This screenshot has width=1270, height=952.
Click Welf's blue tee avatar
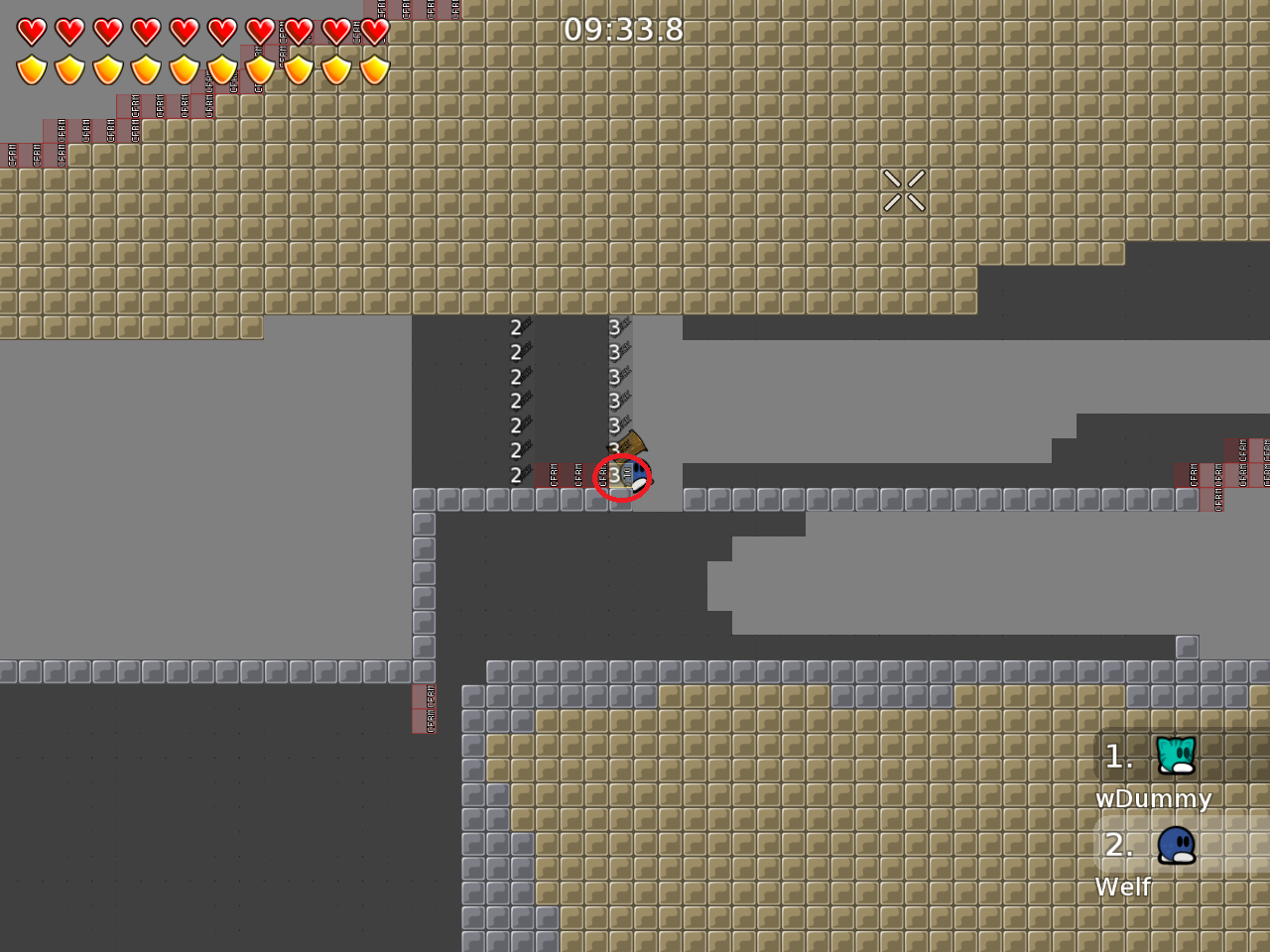tap(1176, 845)
